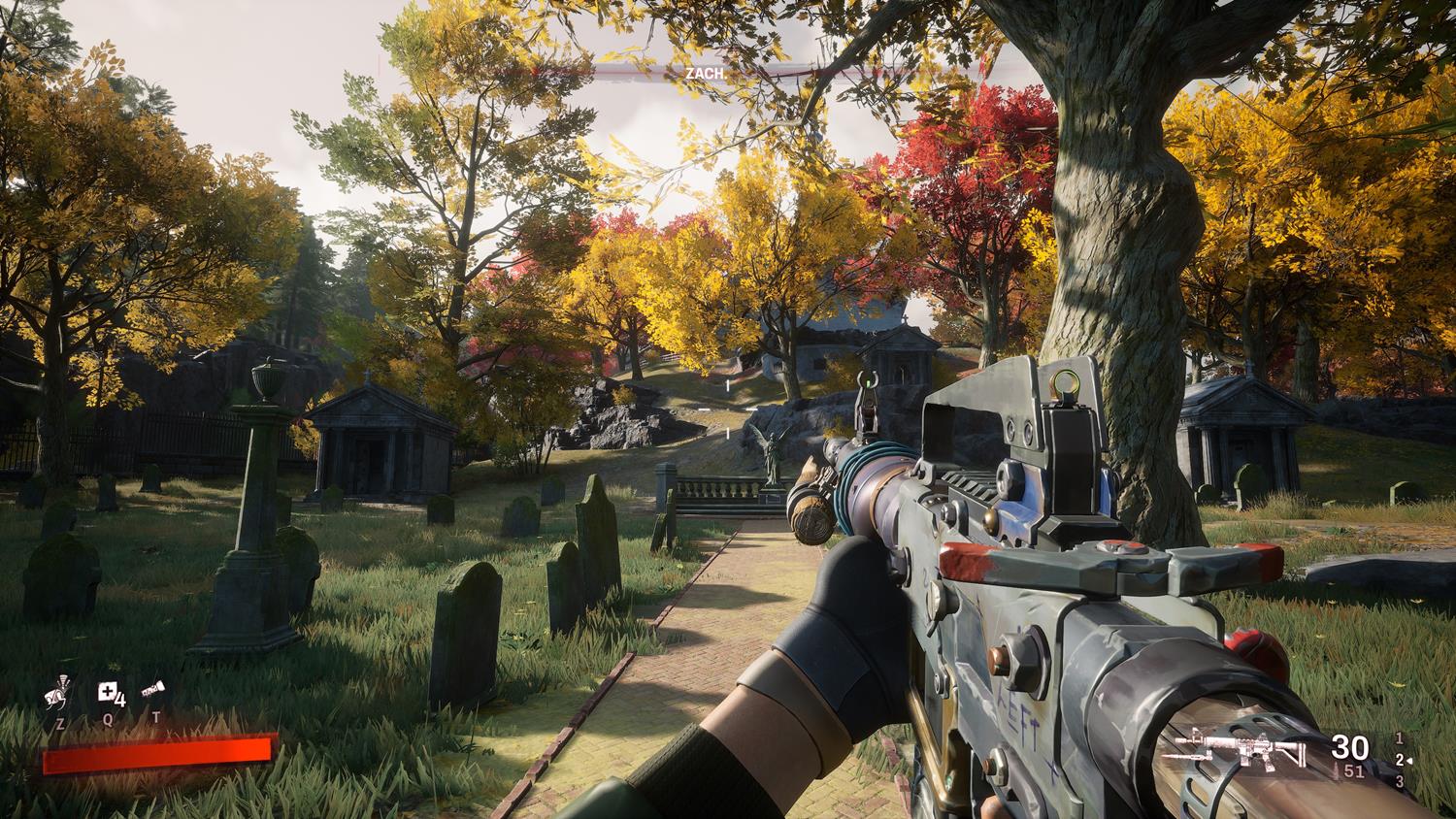The width and height of the screenshot is (1456, 819).
Task: Switch to weapon slot 1
Action: pyautogui.click(x=1399, y=738)
